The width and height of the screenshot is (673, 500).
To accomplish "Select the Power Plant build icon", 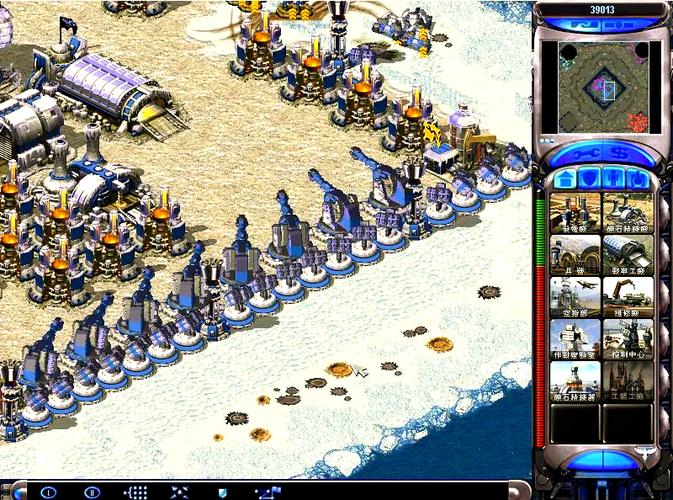I will (575, 213).
